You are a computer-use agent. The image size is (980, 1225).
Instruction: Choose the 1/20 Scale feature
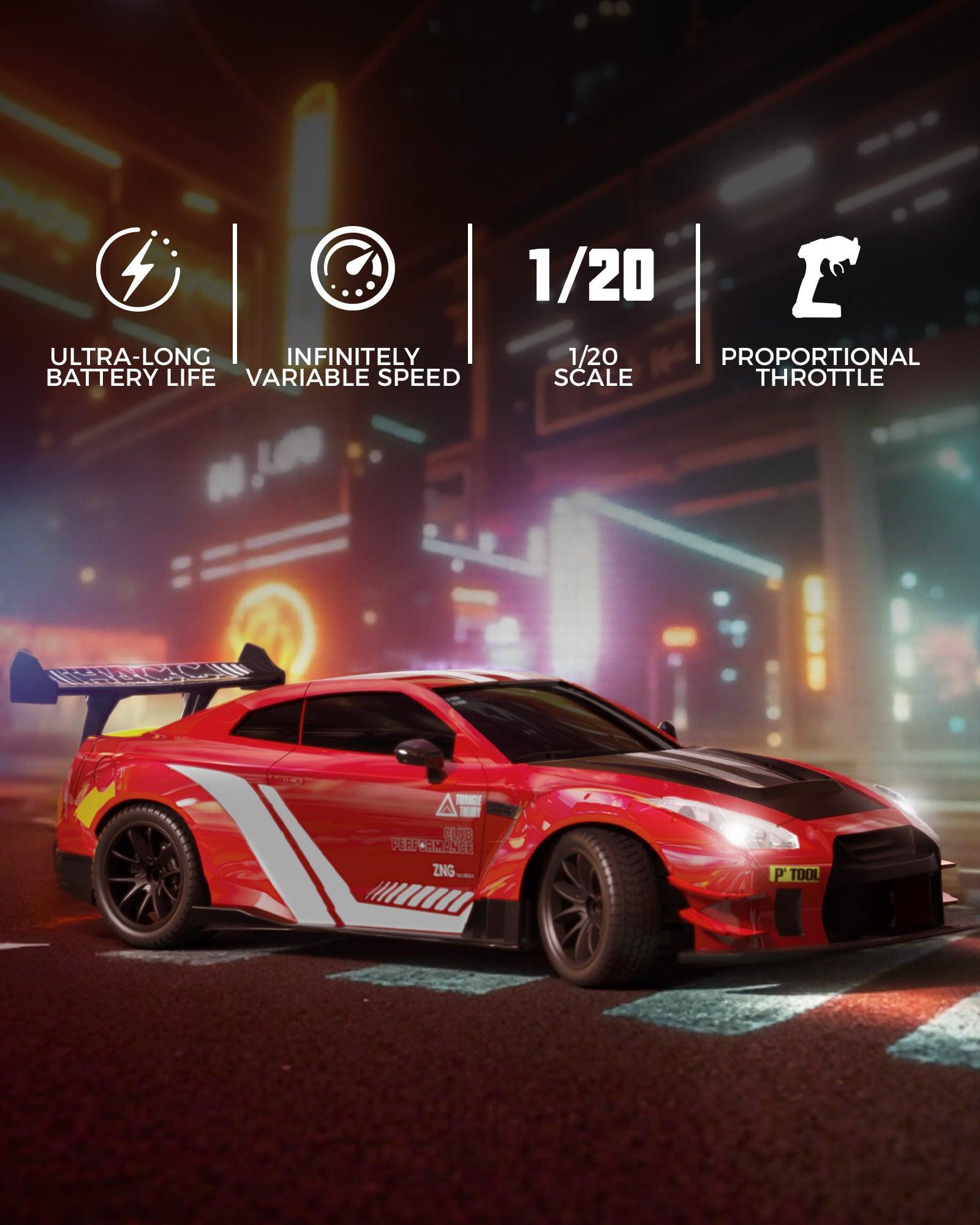592,276
